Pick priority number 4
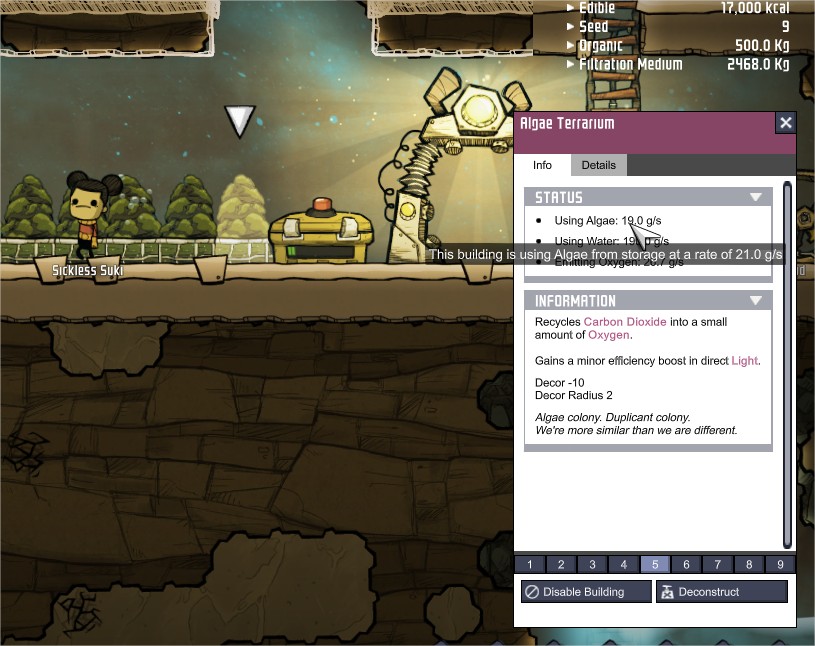 click(x=623, y=565)
